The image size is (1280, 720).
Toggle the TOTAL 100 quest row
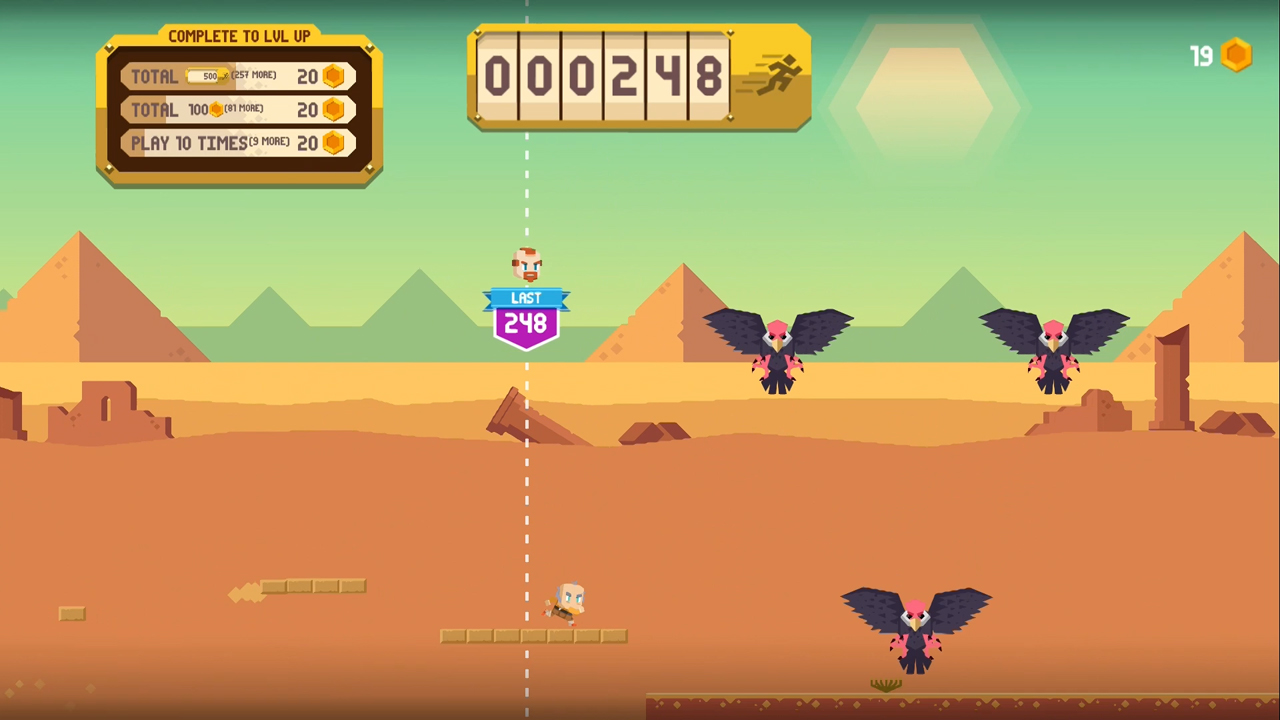click(238, 109)
